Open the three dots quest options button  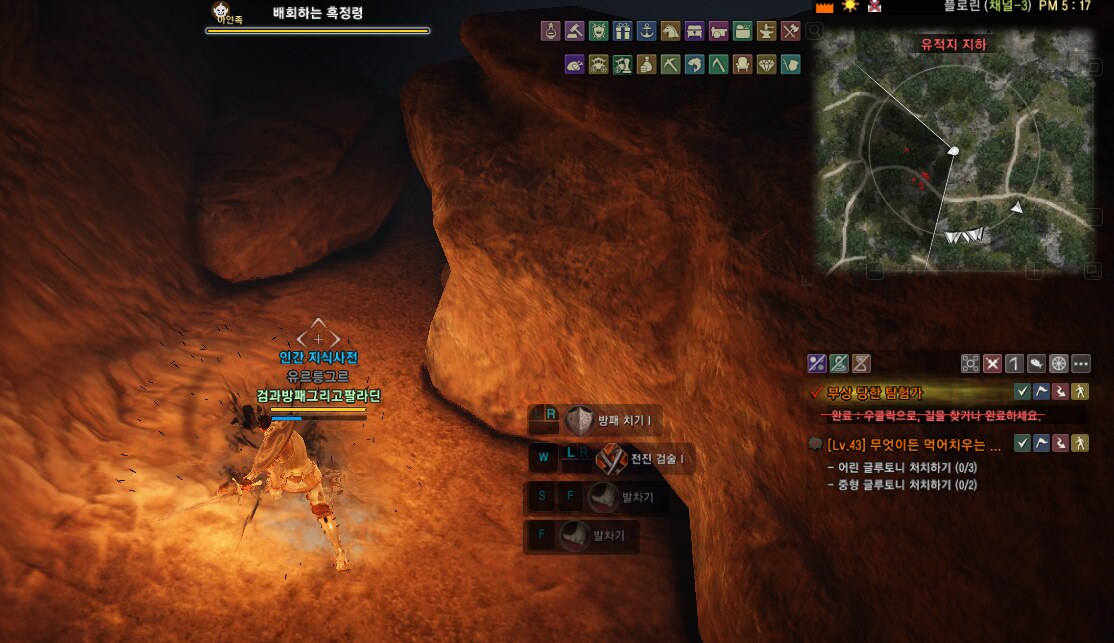1080,364
